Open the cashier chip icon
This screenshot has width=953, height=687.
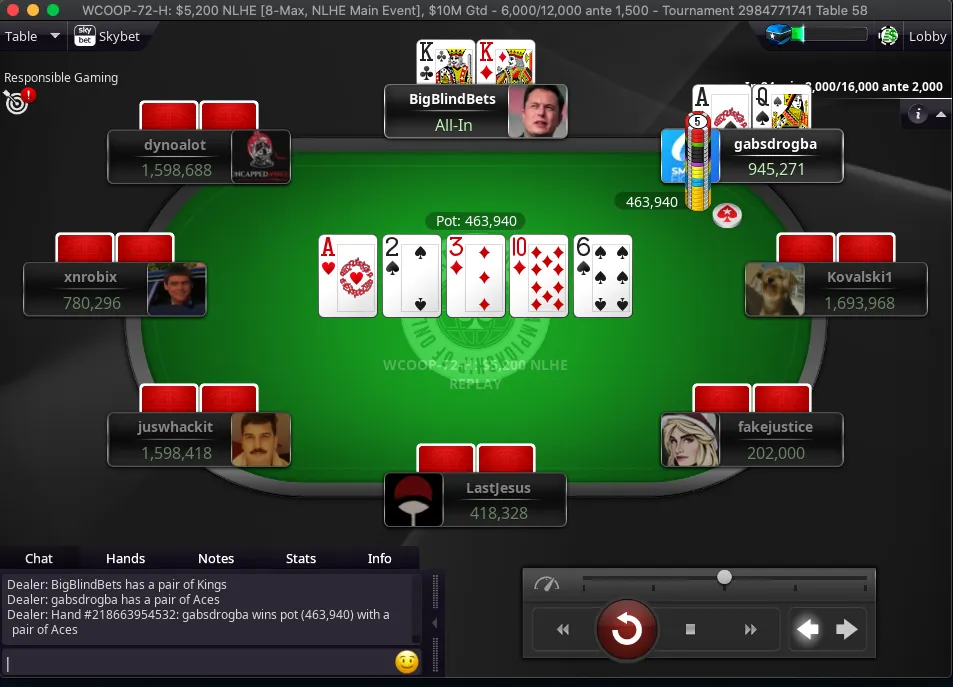coord(888,37)
